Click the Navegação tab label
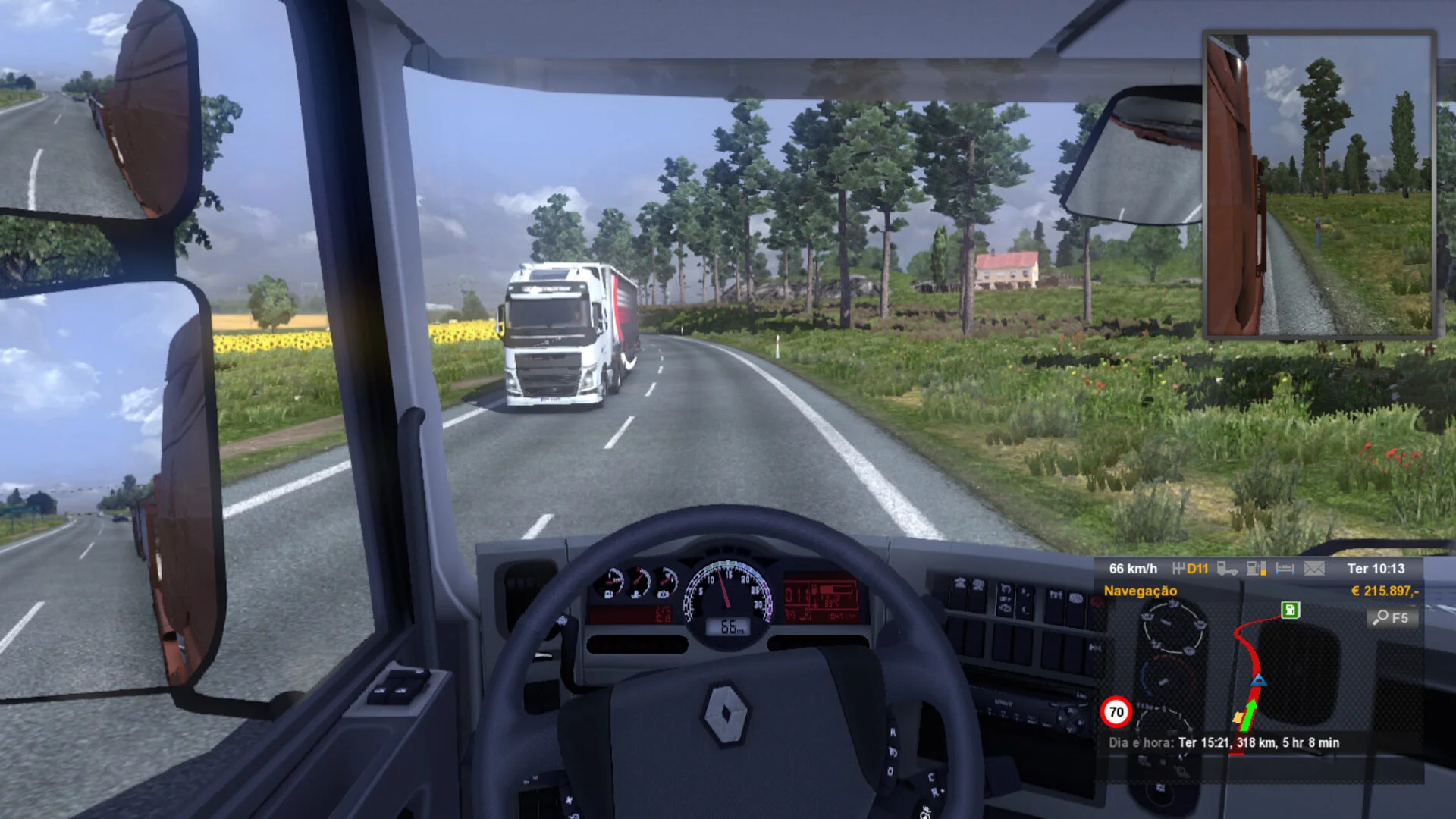This screenshot has height=819, width=1456. click(1140, 591)
